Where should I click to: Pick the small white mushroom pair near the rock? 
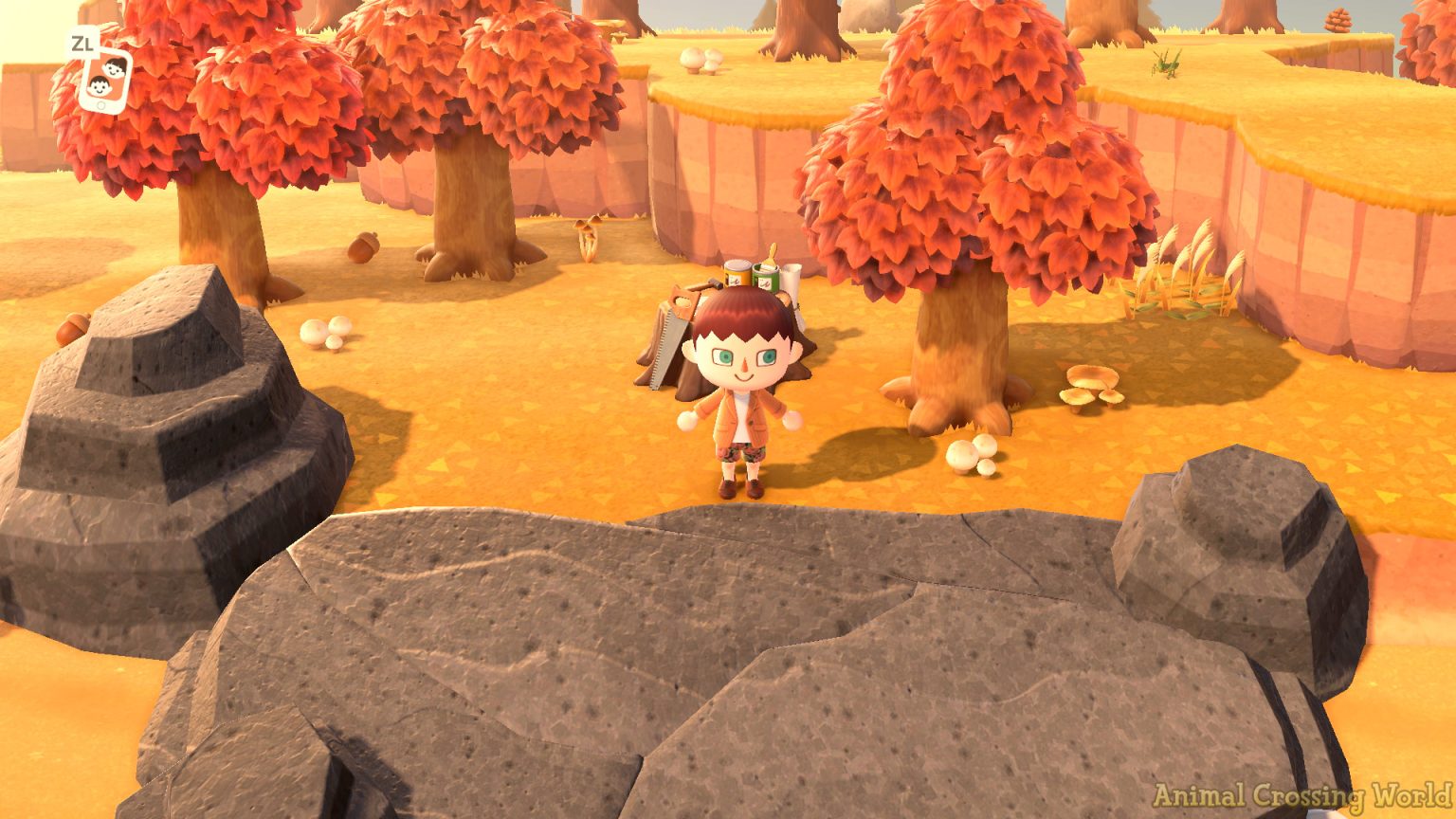pyautogui.click(x=322, y=334)
